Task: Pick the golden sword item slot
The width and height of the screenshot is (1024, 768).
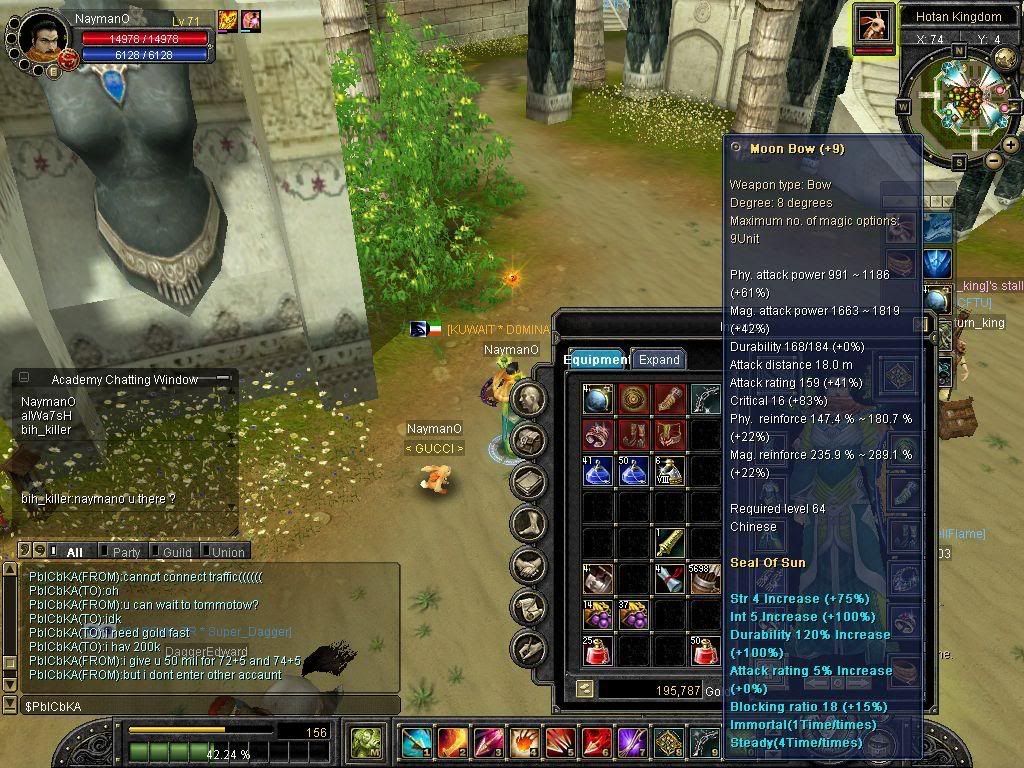Action: (668, 542)
